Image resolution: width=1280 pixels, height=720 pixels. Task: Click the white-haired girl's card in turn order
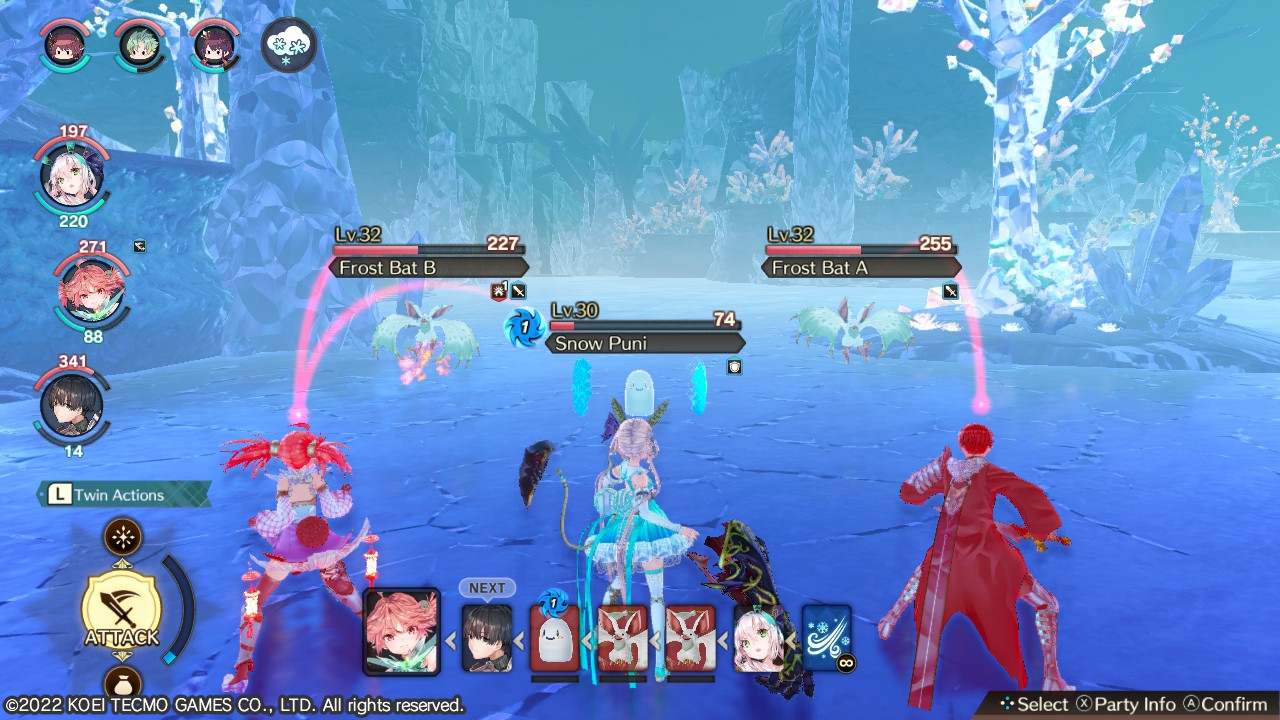click(x=759, y=638)
